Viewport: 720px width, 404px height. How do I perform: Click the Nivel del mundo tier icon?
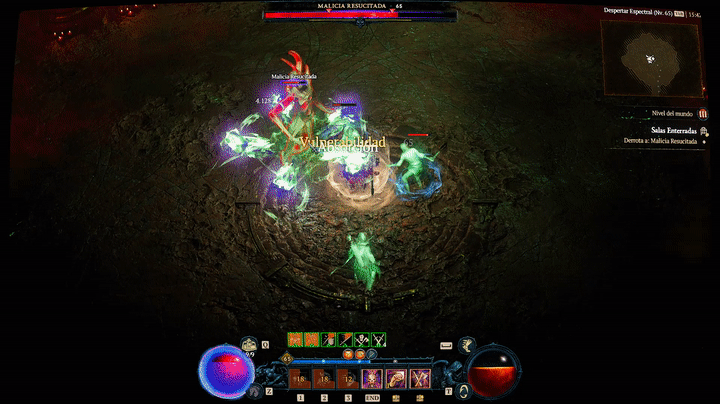click(703, 114)
